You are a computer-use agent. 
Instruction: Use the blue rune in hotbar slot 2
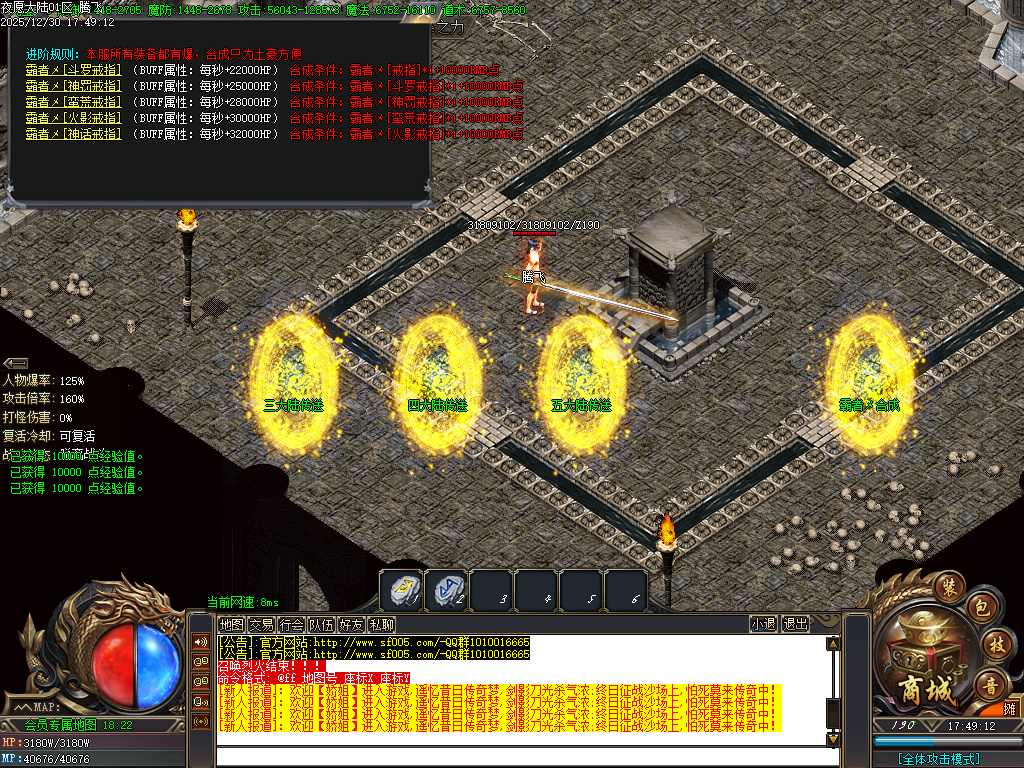[x=445, y=590]
